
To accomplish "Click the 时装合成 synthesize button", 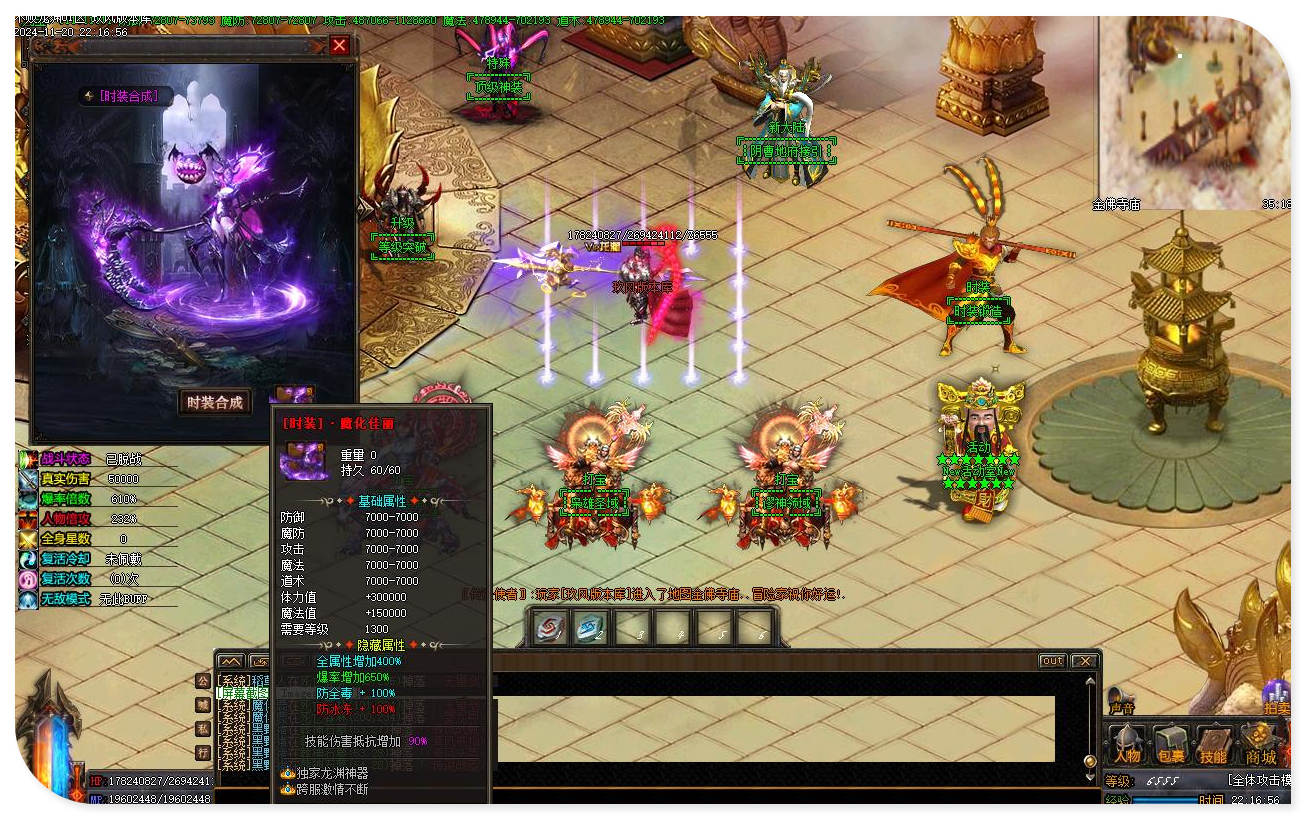I will (215, 402).
